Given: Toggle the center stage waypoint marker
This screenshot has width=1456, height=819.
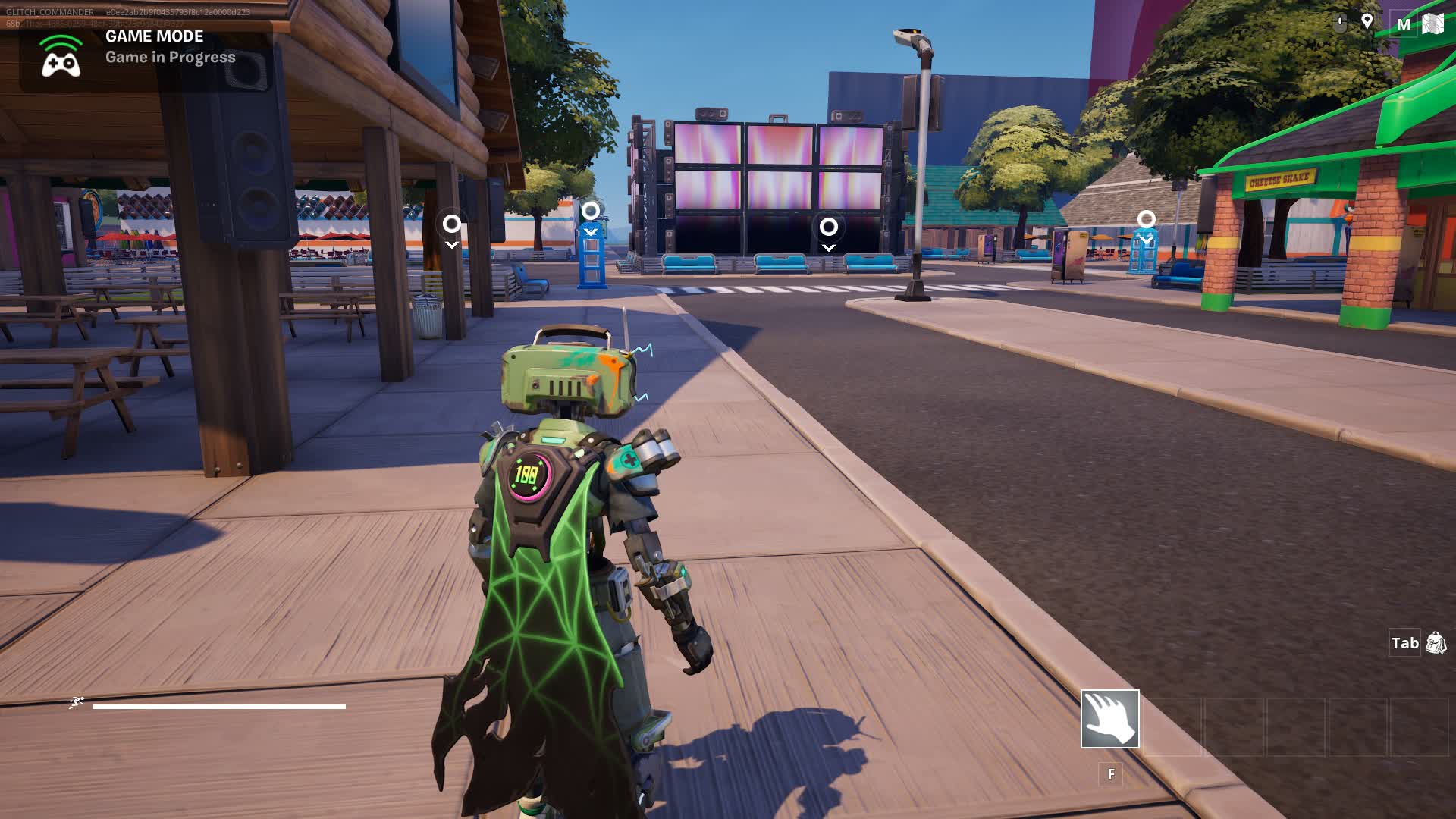Looking at the screenshot, I should pyautogui.click(x=828, y=226).
